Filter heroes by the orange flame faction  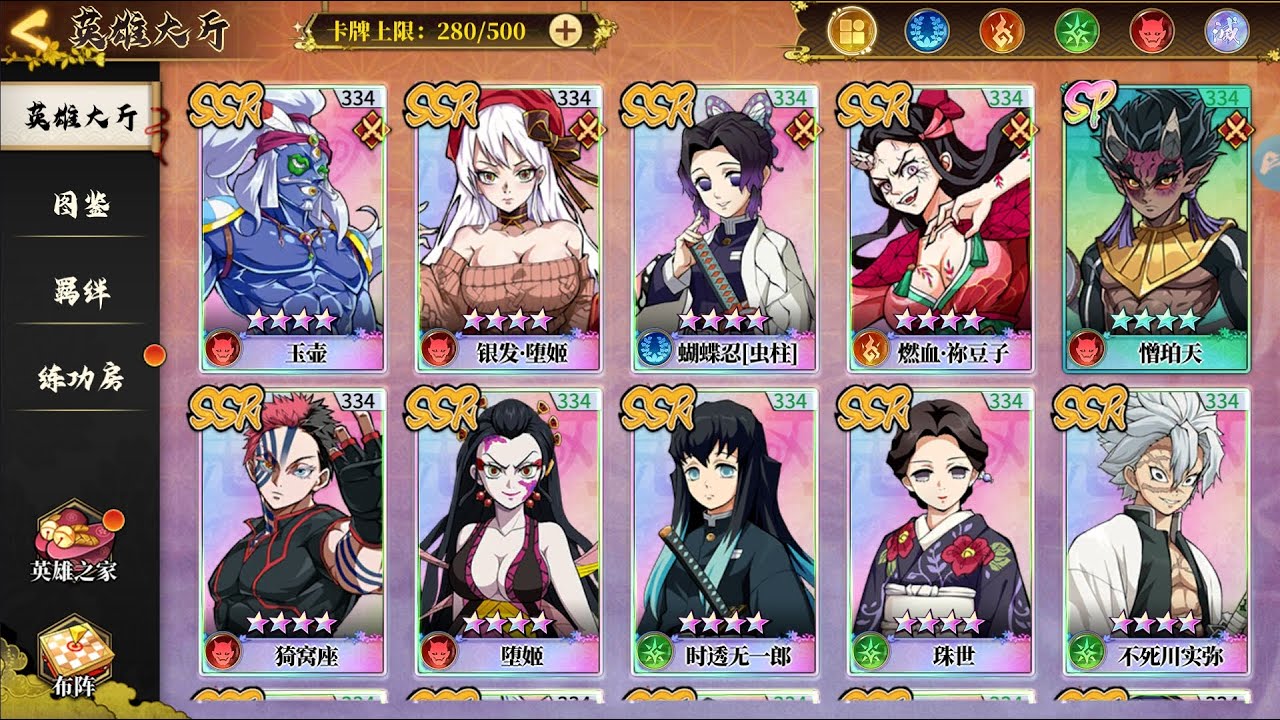1001,31
